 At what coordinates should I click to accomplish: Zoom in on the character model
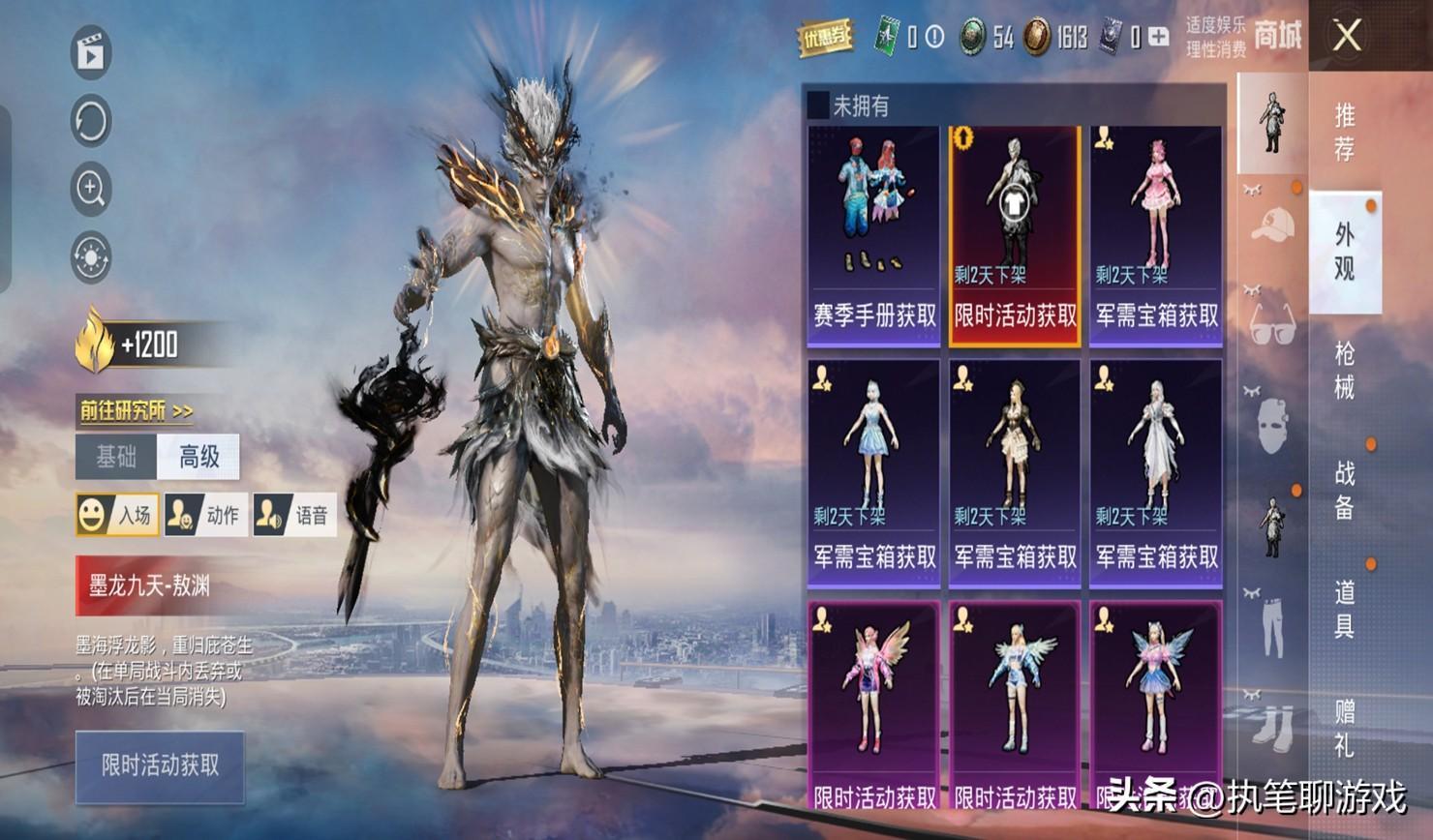click(91, 190)
